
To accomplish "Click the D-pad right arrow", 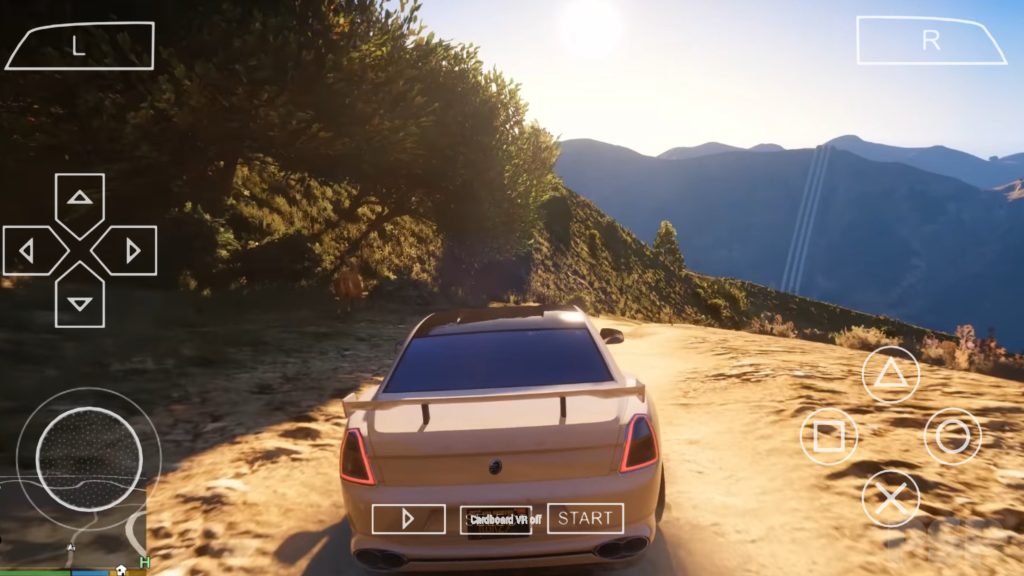I will coord(131,250).
